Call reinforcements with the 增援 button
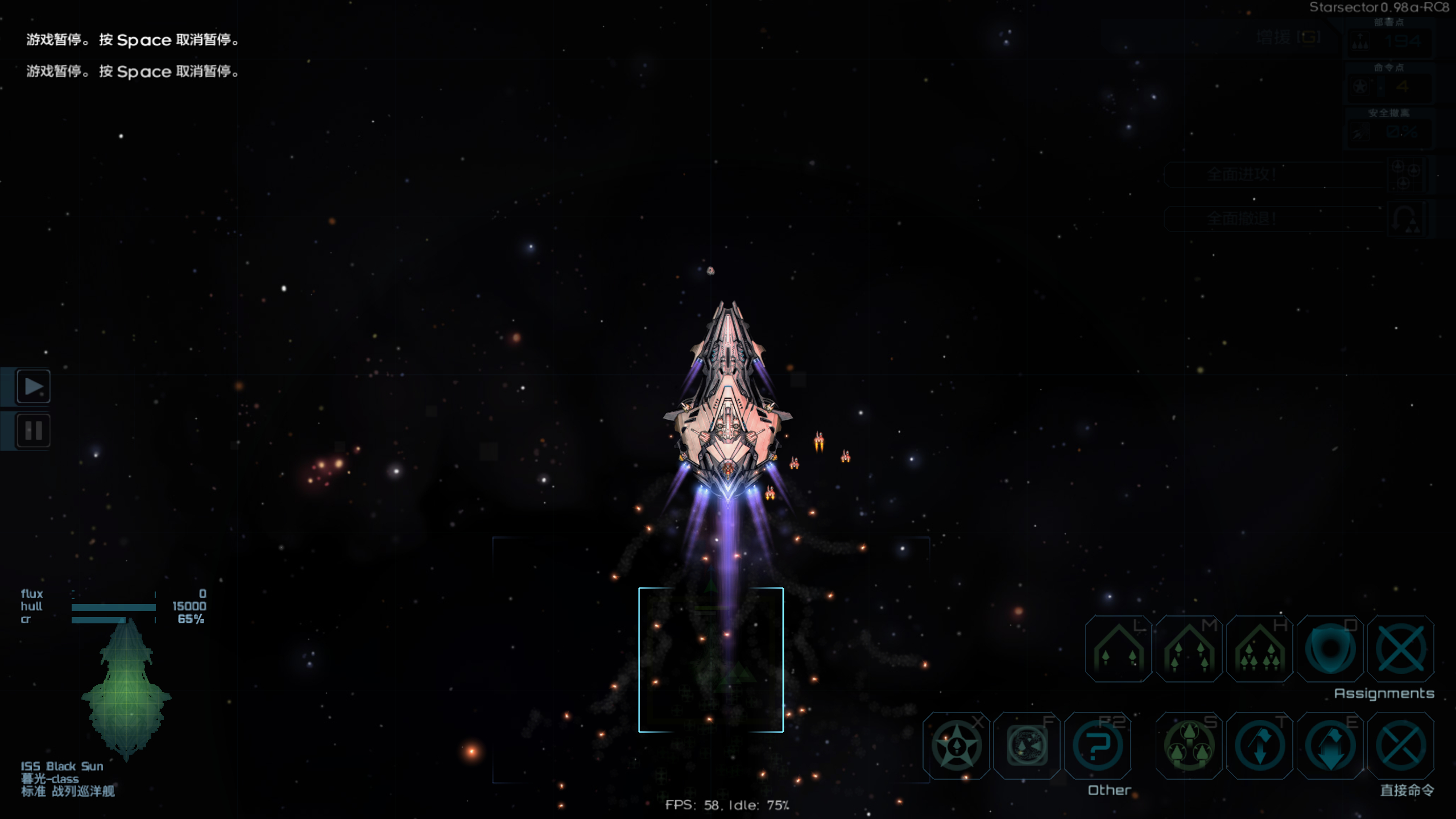This screenshot has width=1456, height=819. coord(1288,38)
